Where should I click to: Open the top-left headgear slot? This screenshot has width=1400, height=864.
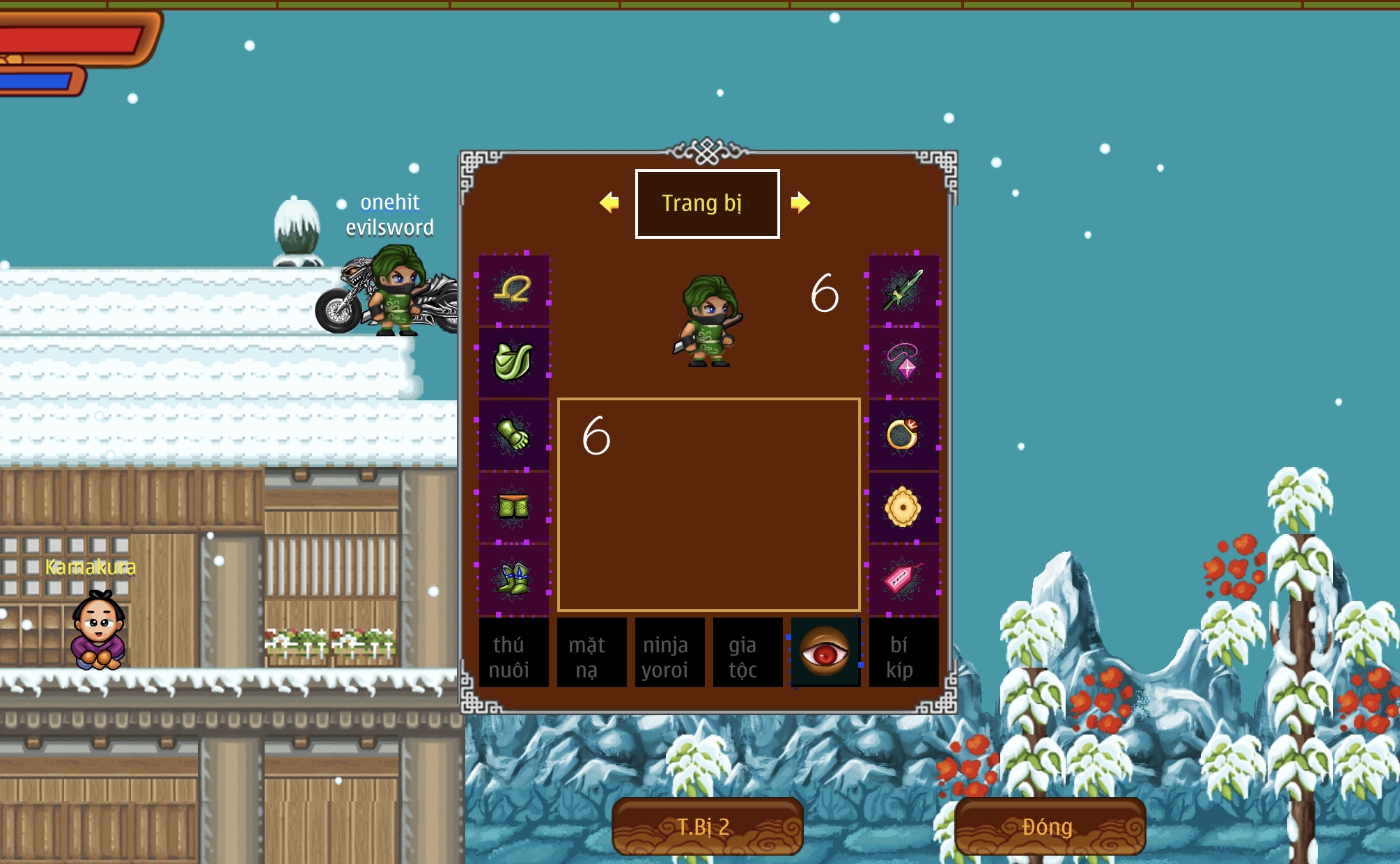513,291
